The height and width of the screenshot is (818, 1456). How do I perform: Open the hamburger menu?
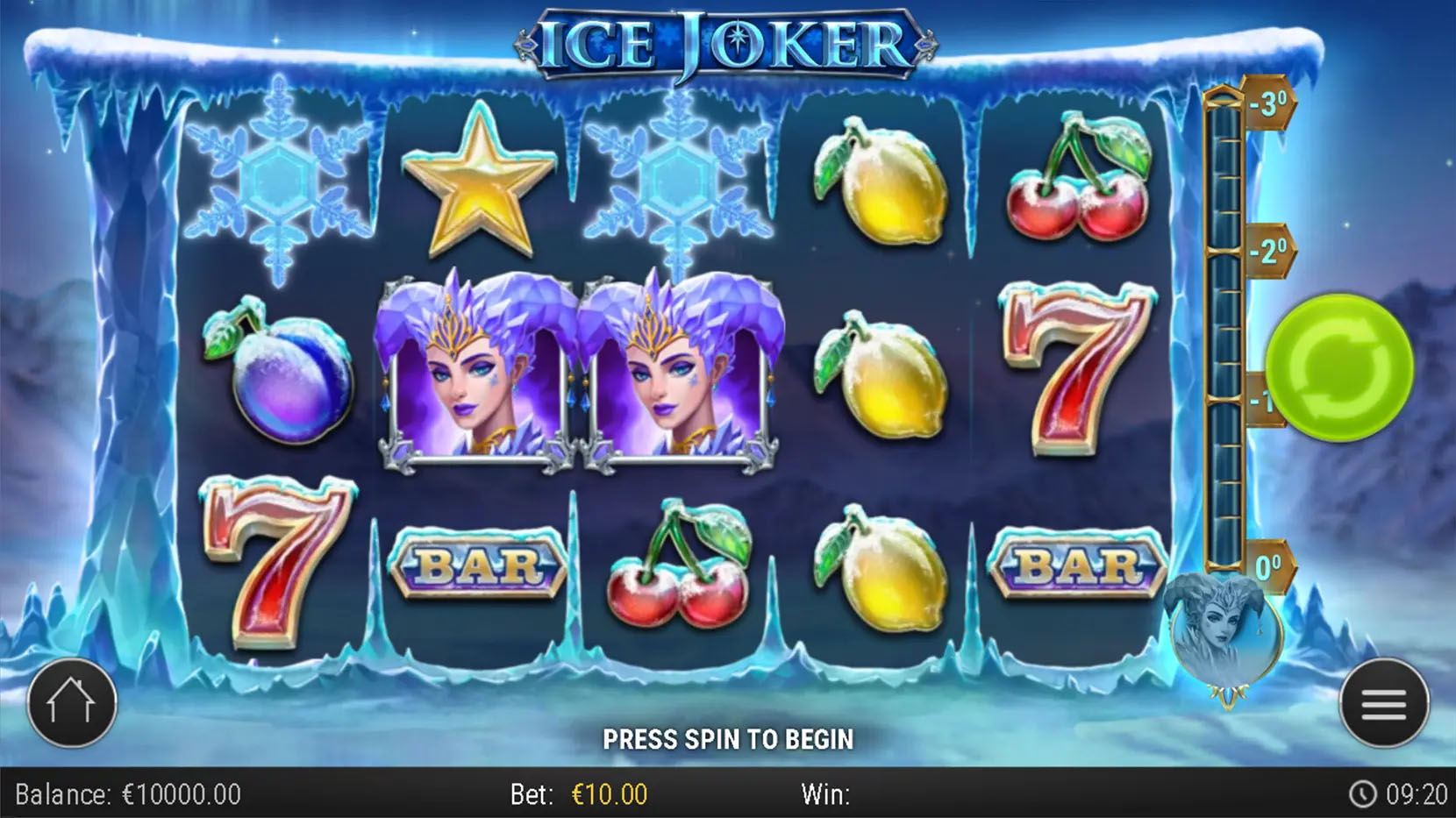1383,704
